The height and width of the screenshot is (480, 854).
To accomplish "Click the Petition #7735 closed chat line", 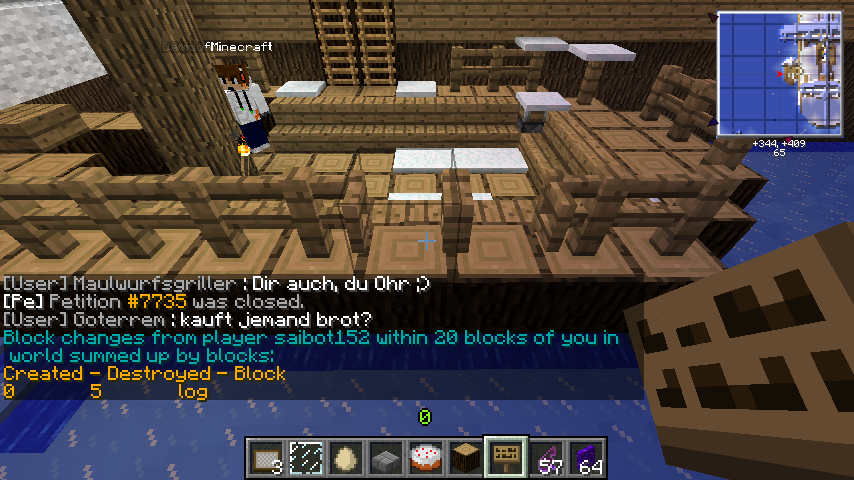I will [153, 301].
